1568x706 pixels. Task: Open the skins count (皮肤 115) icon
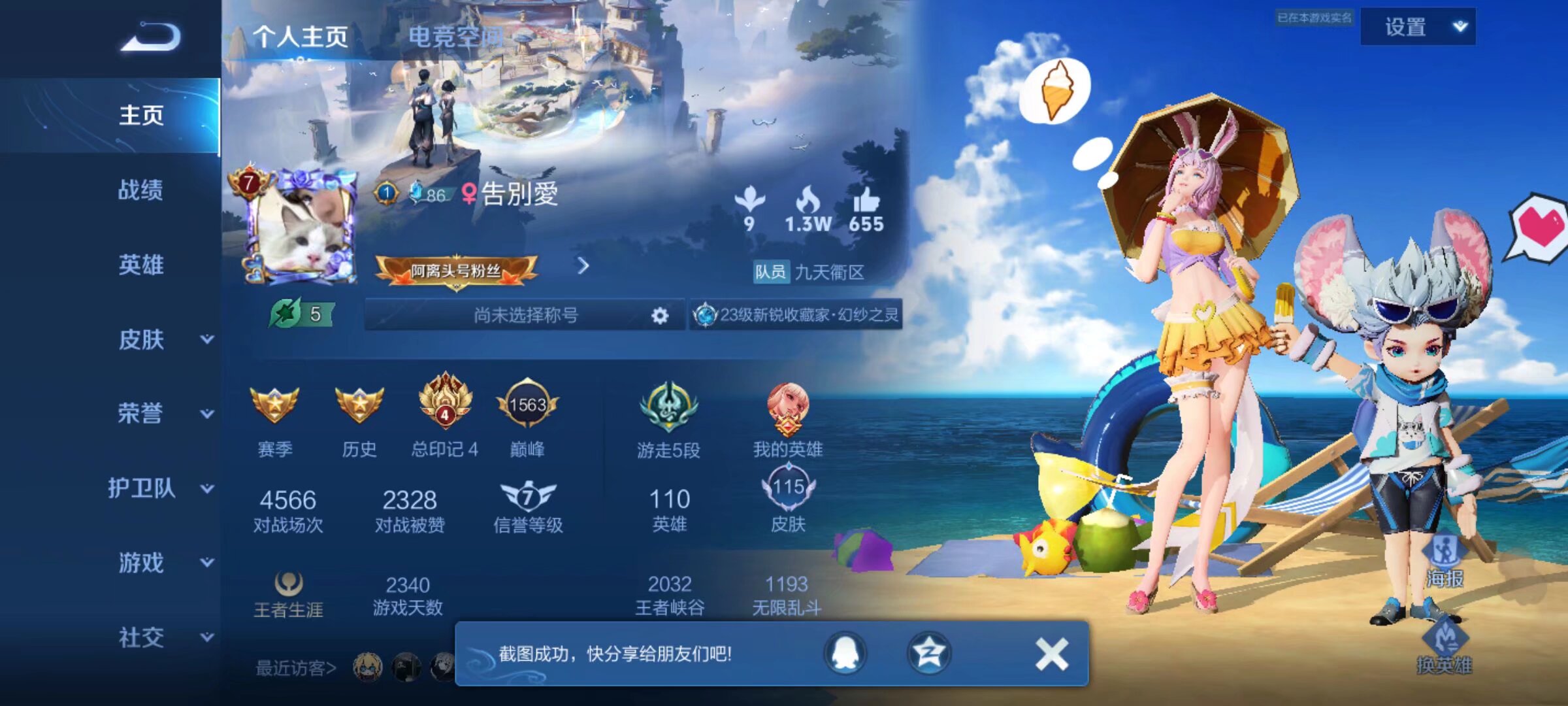pos(787,489)
